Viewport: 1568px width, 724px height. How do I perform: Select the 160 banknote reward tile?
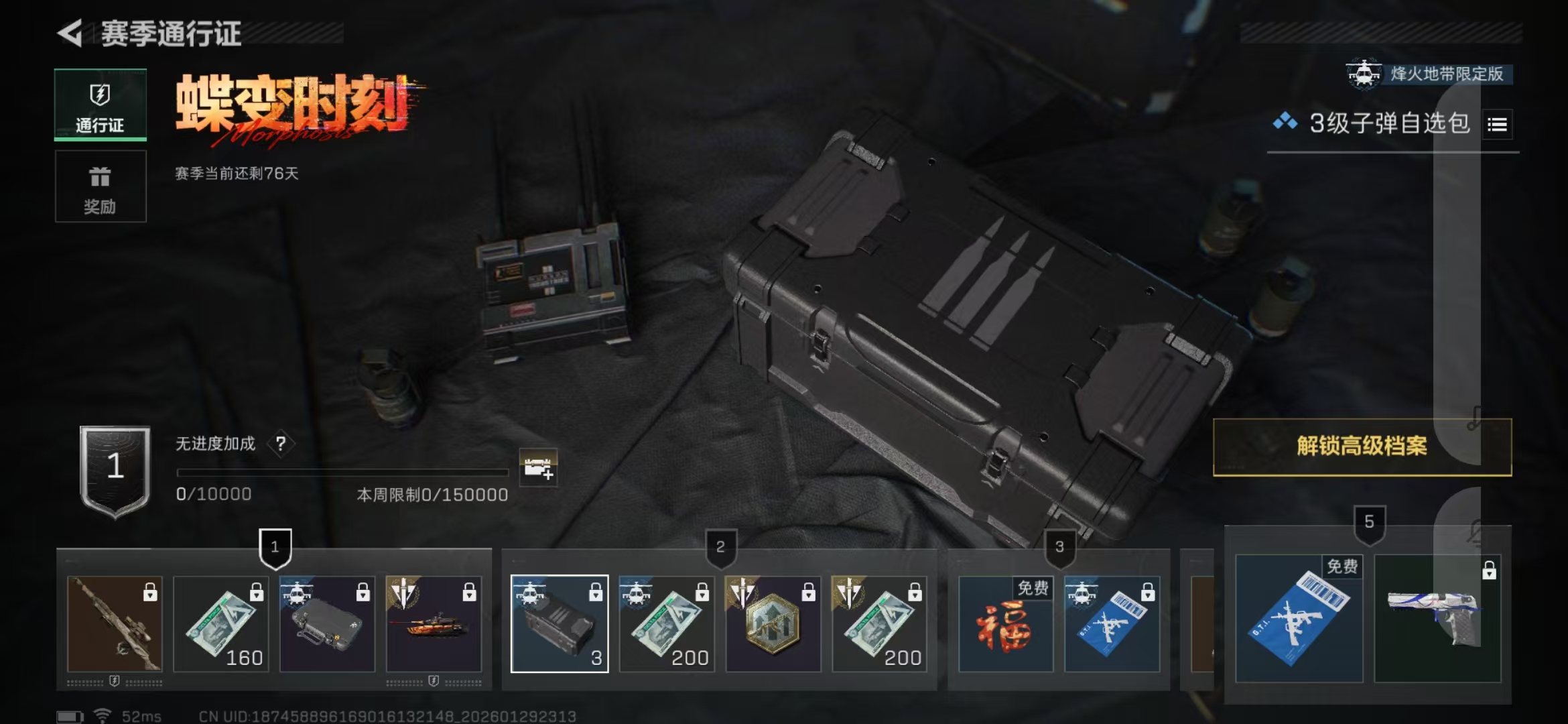click(x=221, y=624)
